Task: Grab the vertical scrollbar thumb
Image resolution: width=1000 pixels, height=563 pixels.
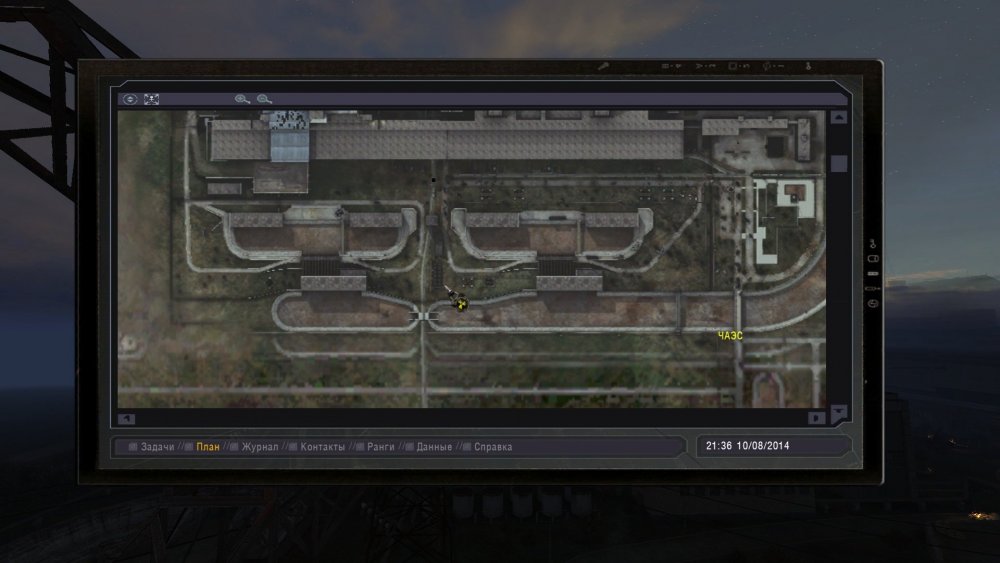Action: 838,163
